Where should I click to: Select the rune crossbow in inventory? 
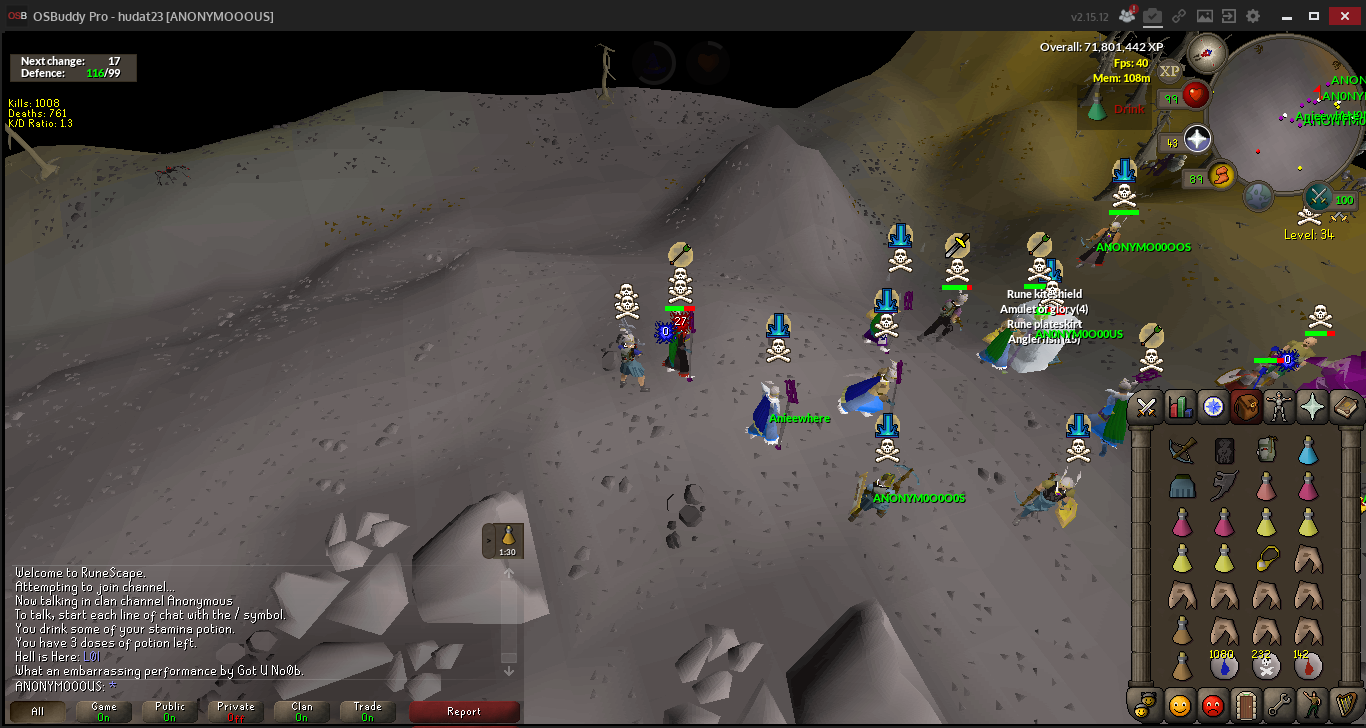[1181, 450]
